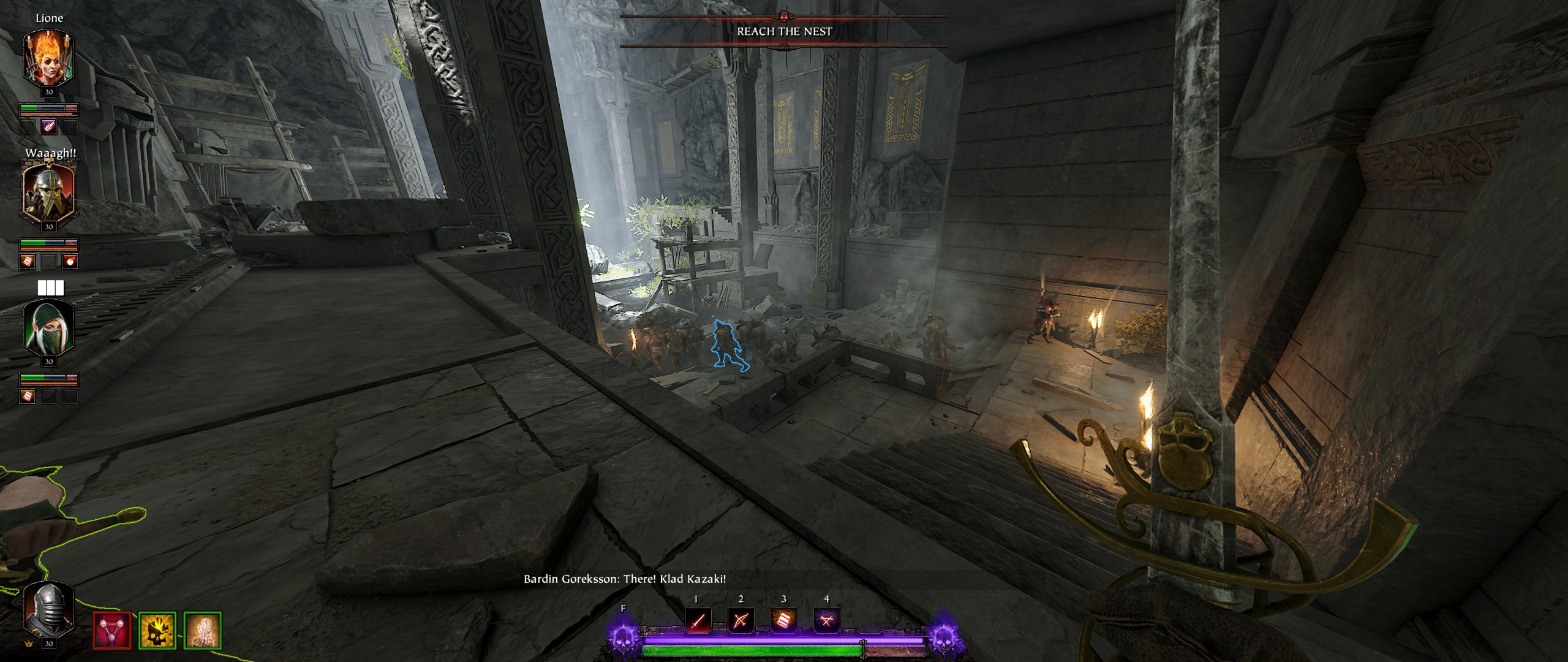Select the sword icon in weapon slot 1
Image resolution: width=1568 pixels, height=662 pixels.
698,620
